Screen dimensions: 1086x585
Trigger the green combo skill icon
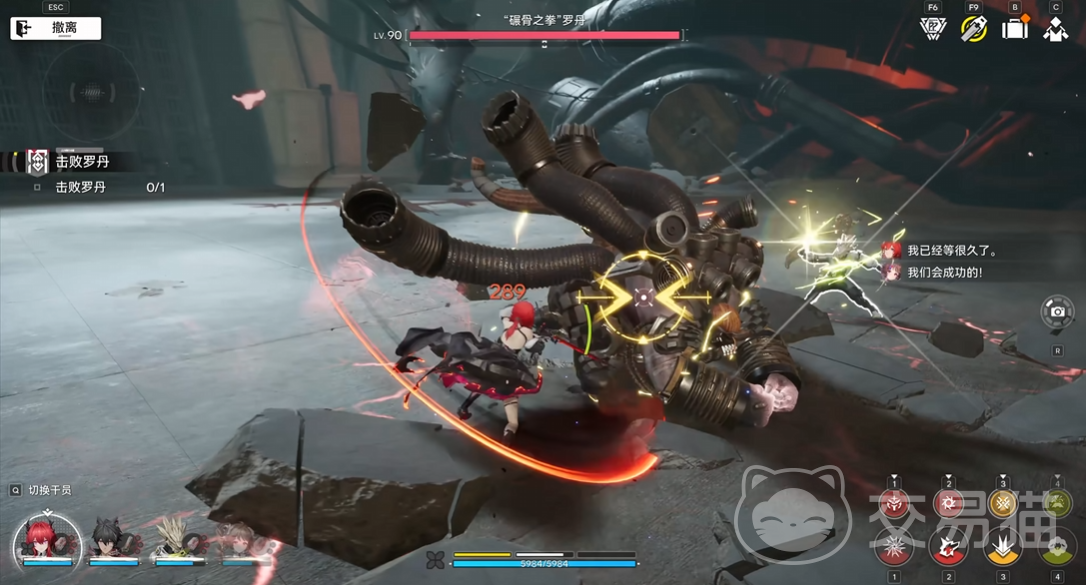pos(1056,504)
